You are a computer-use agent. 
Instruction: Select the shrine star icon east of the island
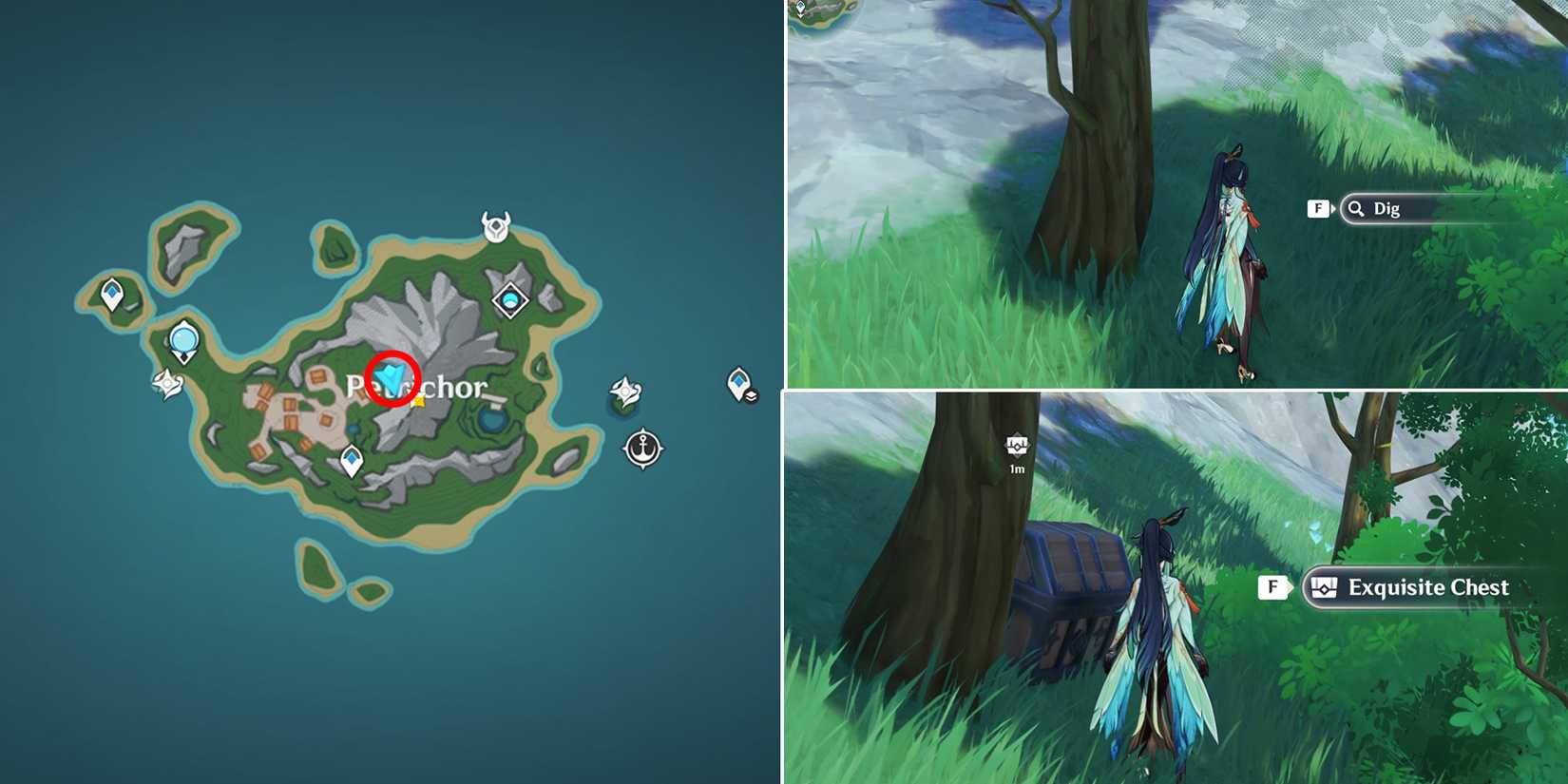pos(624,391)
